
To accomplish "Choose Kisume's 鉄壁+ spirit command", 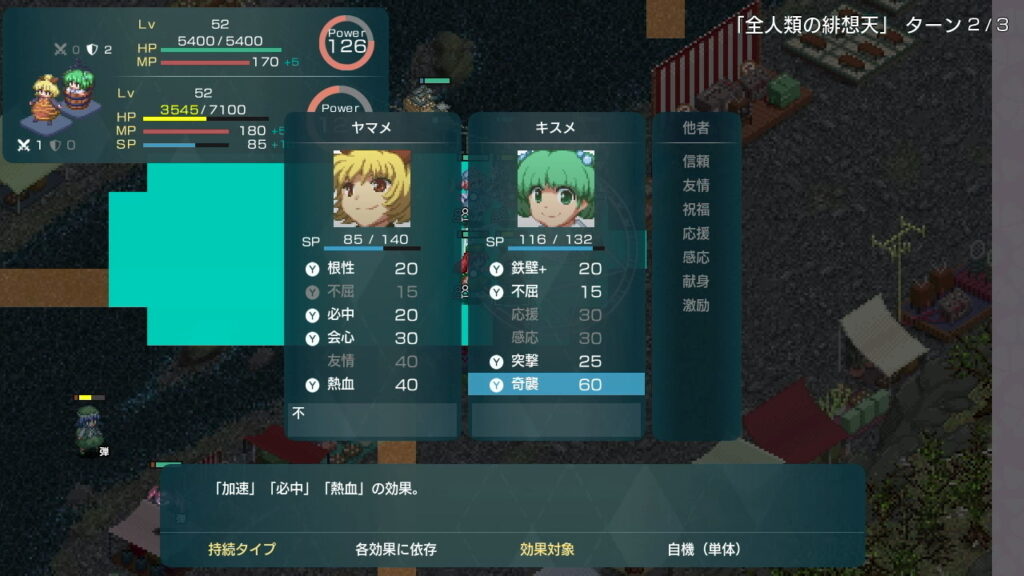I will [x=555, y=268].
